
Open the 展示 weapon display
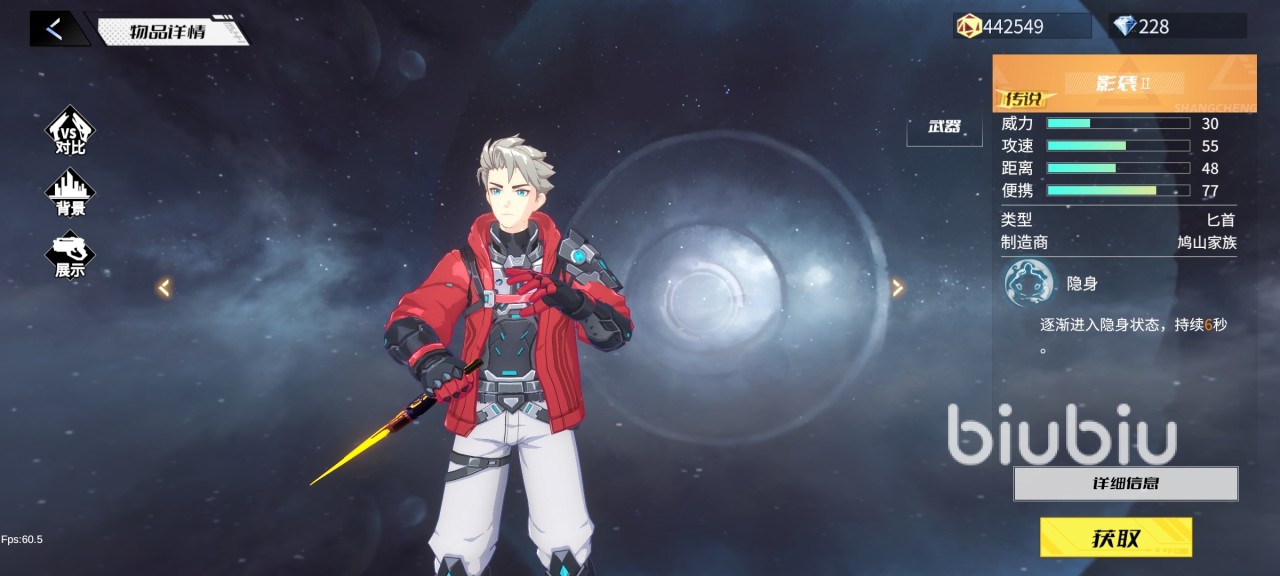[70, 255]
